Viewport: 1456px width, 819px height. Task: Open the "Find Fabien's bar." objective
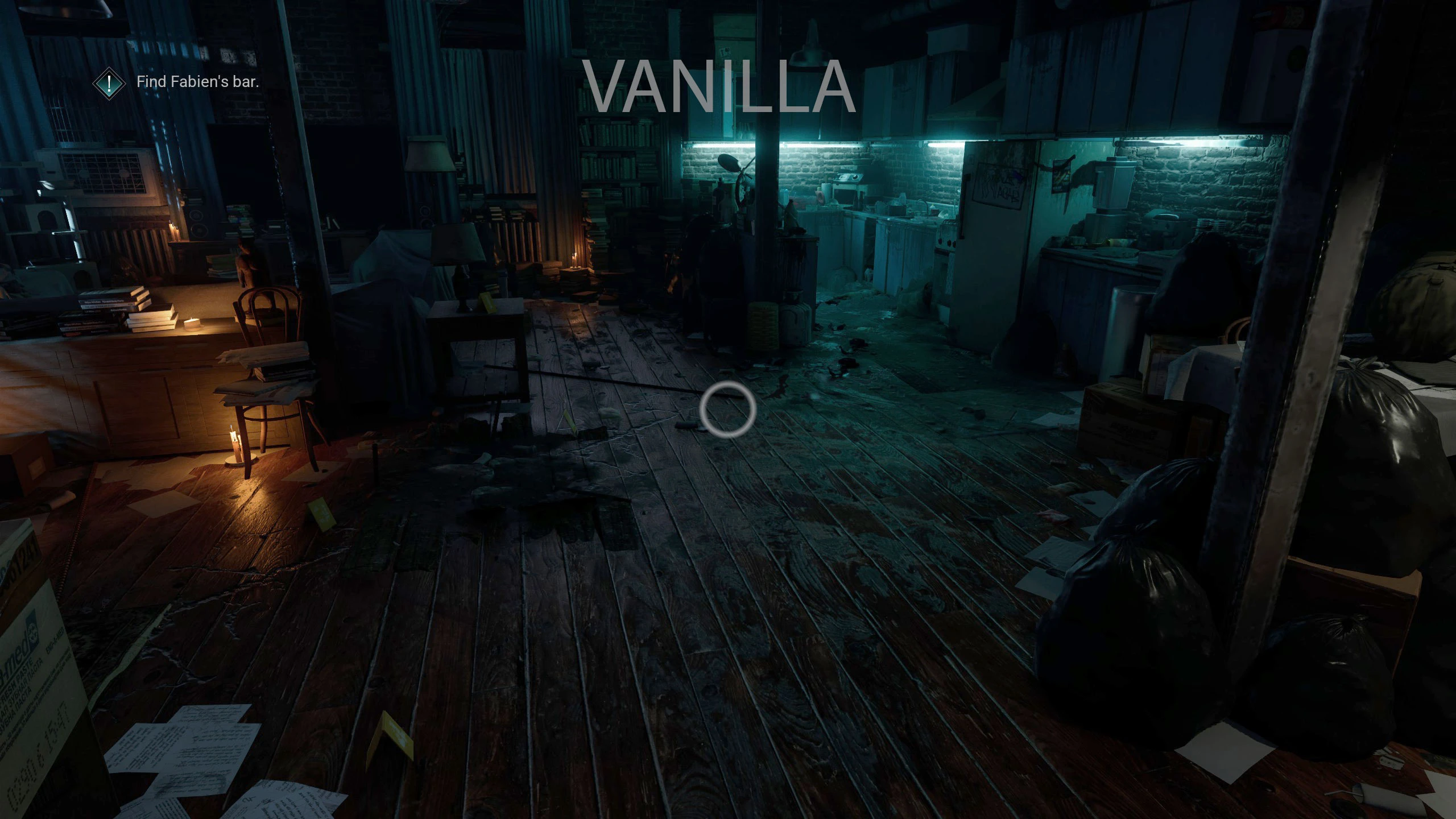(197, 82)
